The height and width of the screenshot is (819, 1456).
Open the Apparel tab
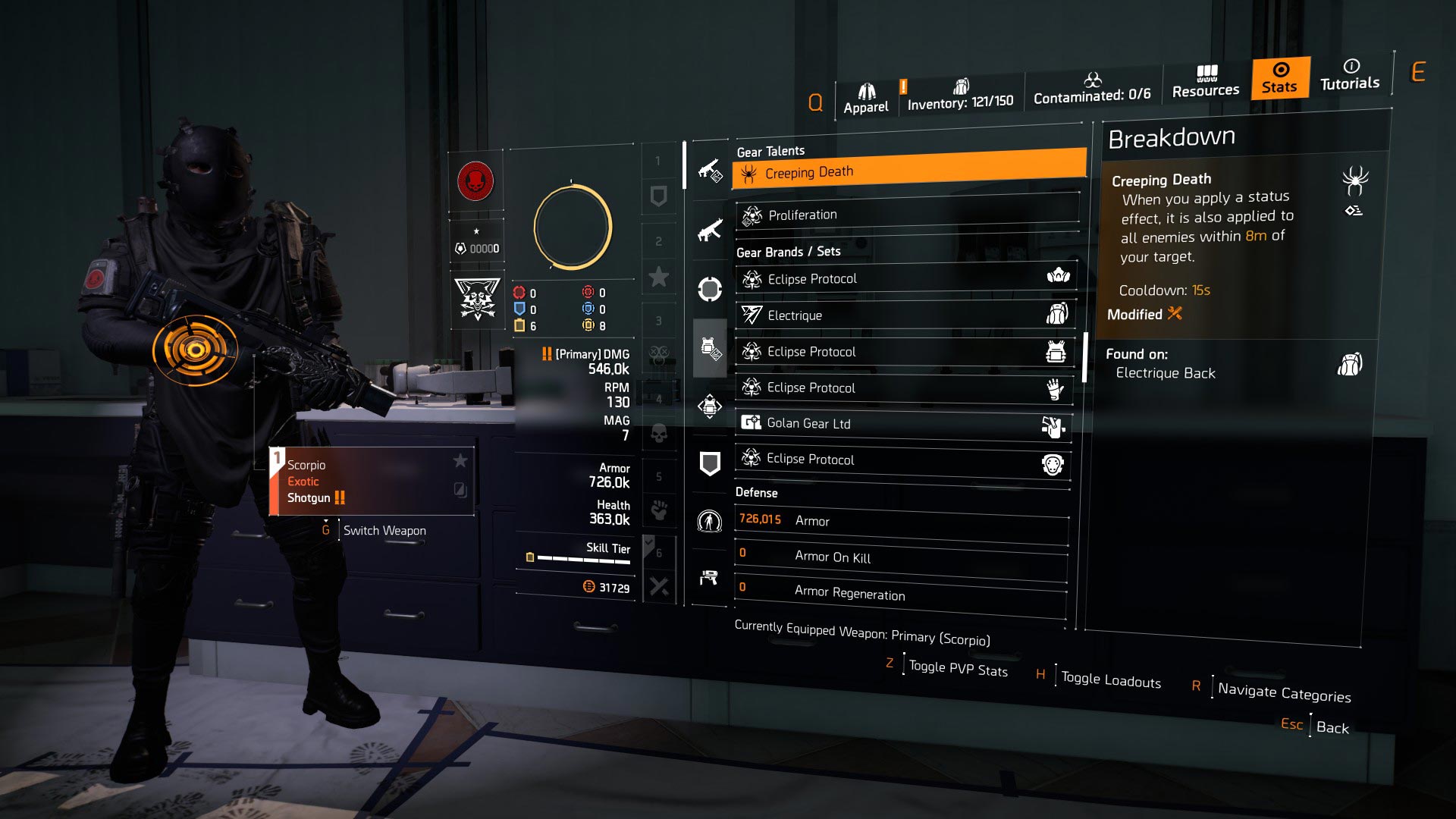865,99
